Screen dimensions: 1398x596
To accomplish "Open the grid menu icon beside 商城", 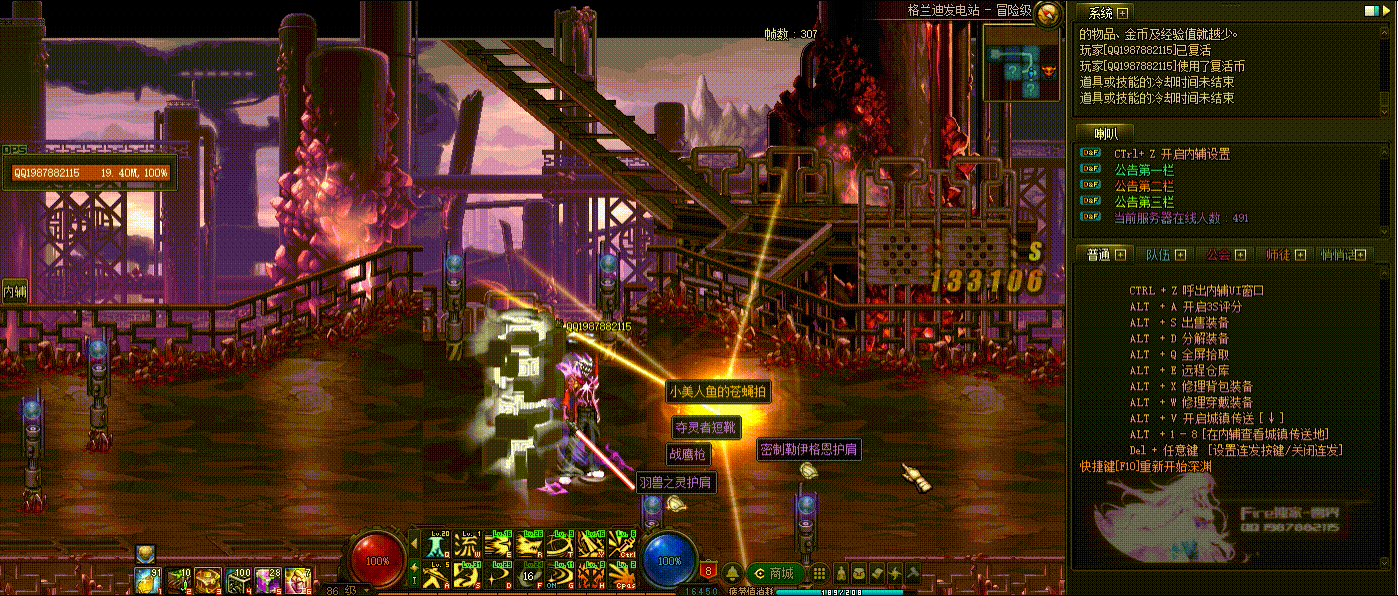I will pos(819,573).
